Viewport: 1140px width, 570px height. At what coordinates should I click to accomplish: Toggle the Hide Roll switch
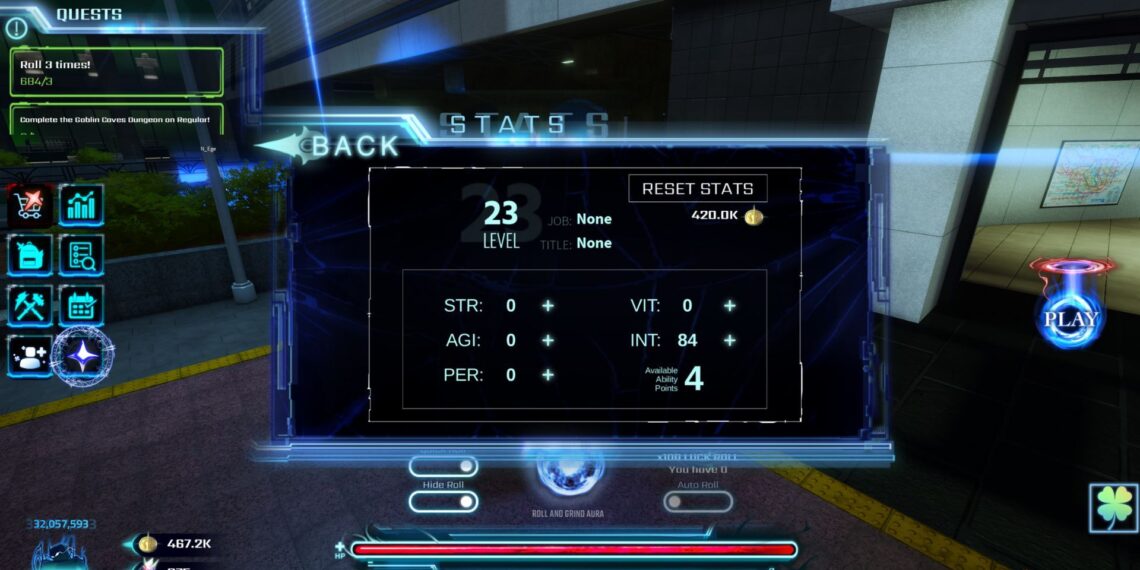tap(443, 501)
